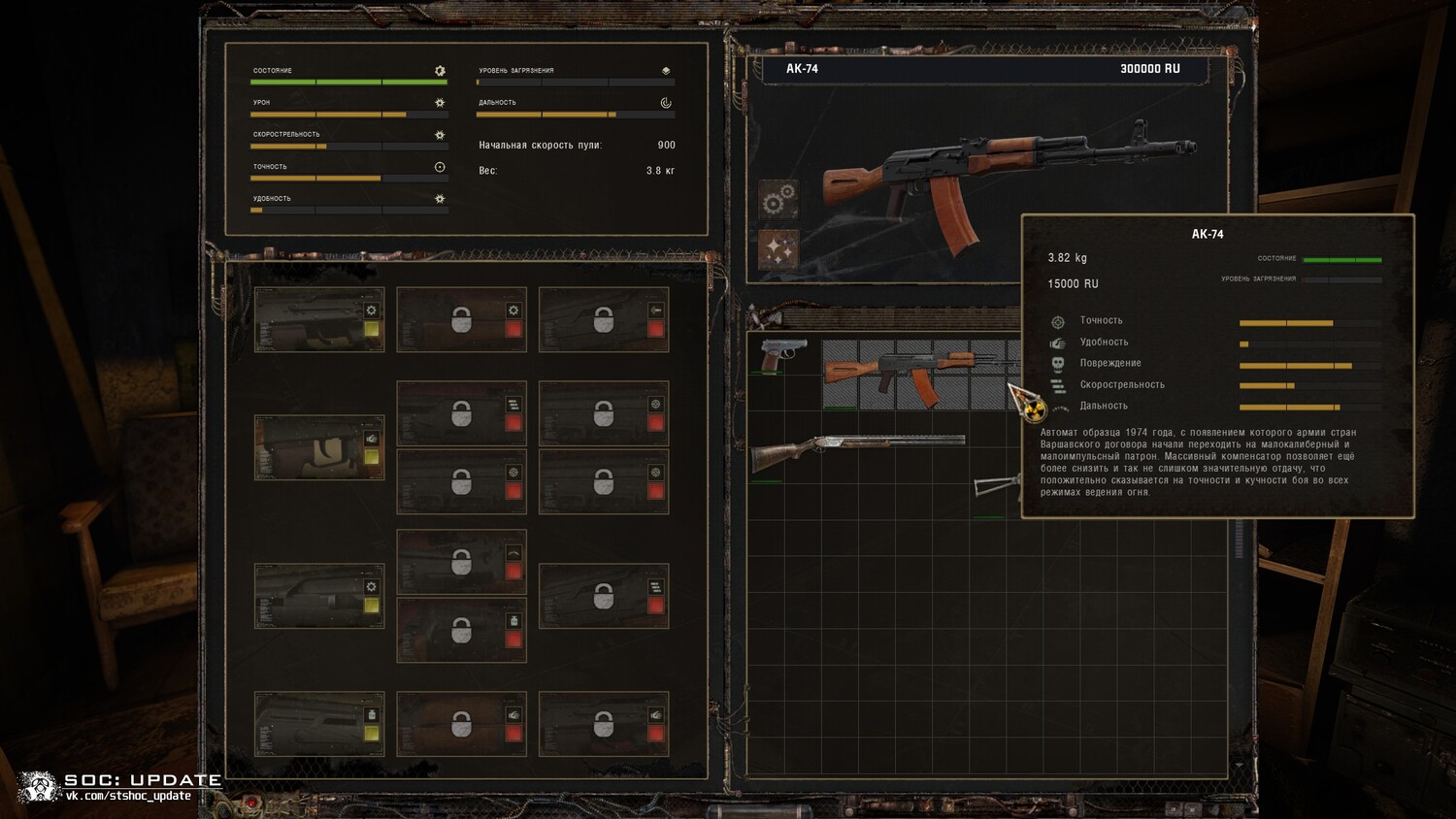The height and width of the screenshot is (819, 1456).
Task: Click the gears repair button
Action: coord(778,200)
